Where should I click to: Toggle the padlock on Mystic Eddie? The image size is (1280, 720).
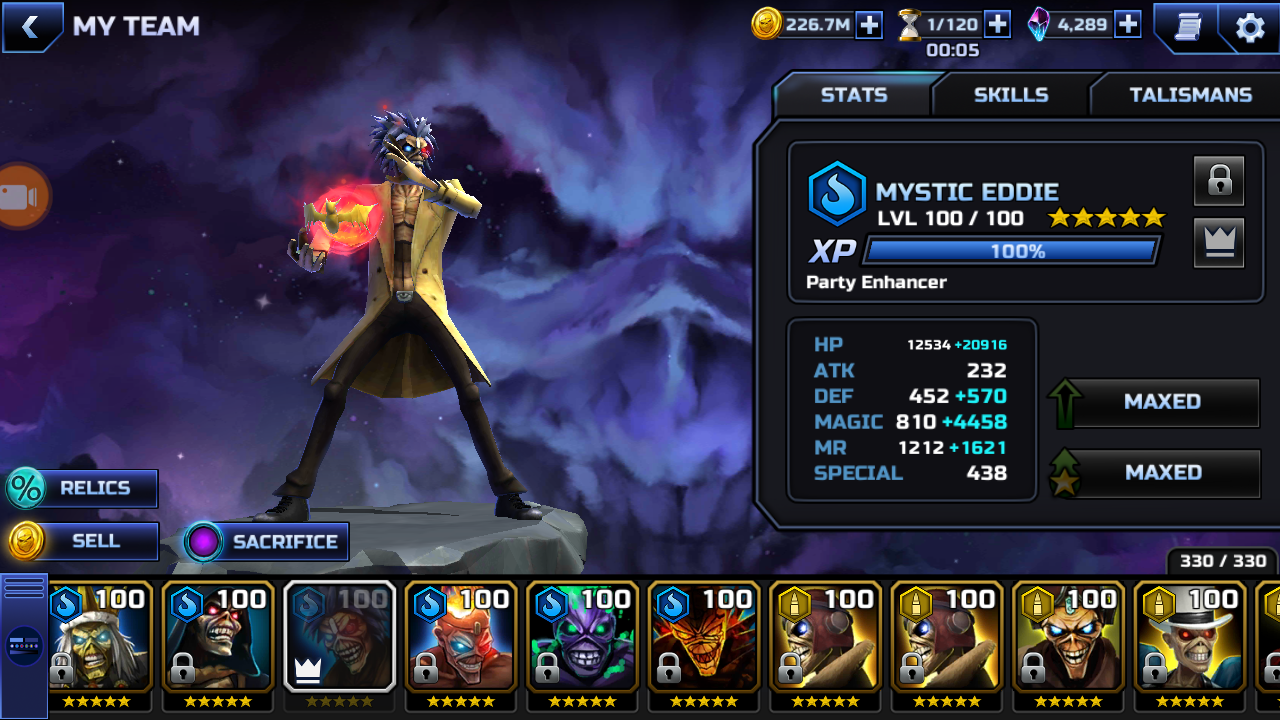click(x=1218, y=181)
